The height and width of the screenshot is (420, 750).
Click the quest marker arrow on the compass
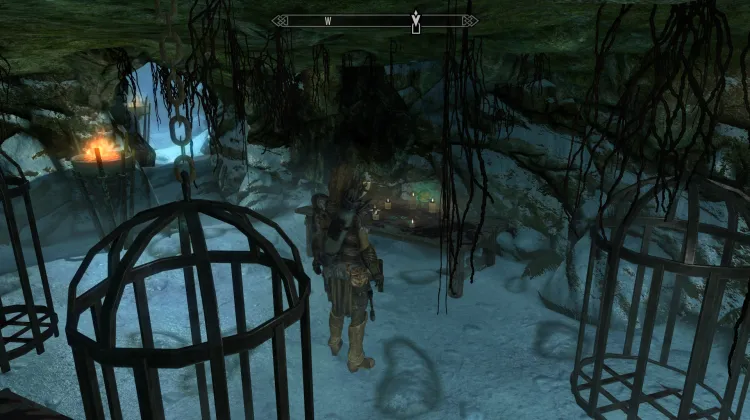click(x=415, y=19)
